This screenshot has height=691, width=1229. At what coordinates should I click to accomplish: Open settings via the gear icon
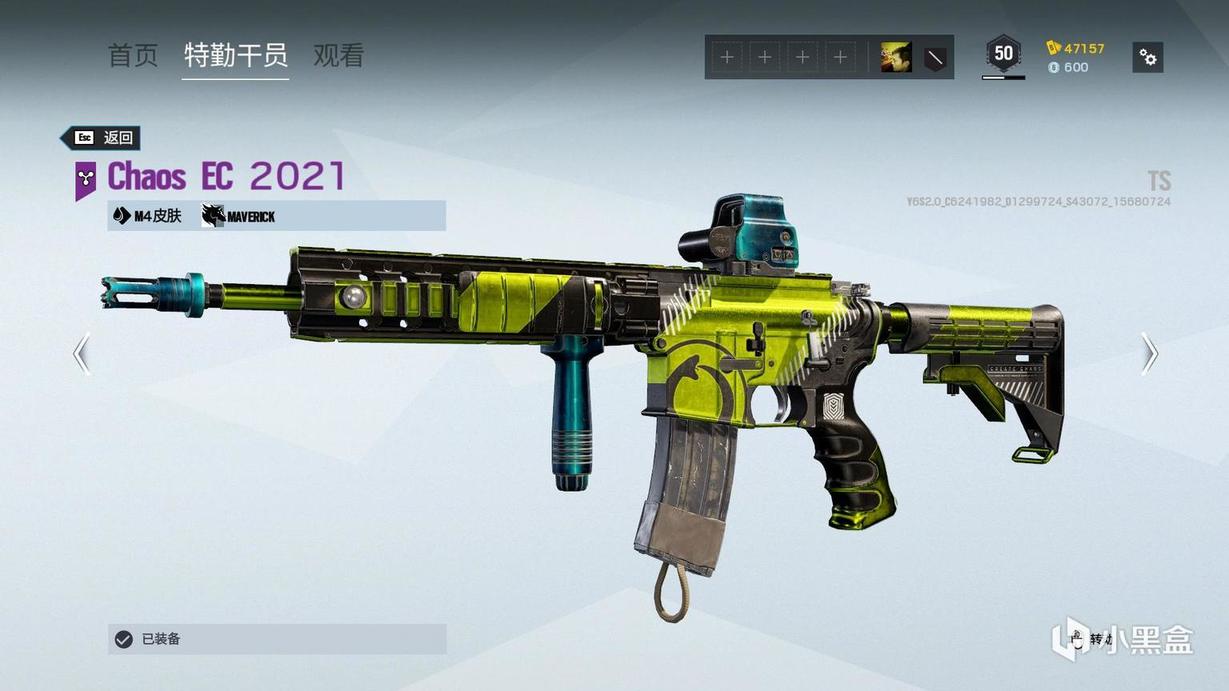pos(1148,58)
